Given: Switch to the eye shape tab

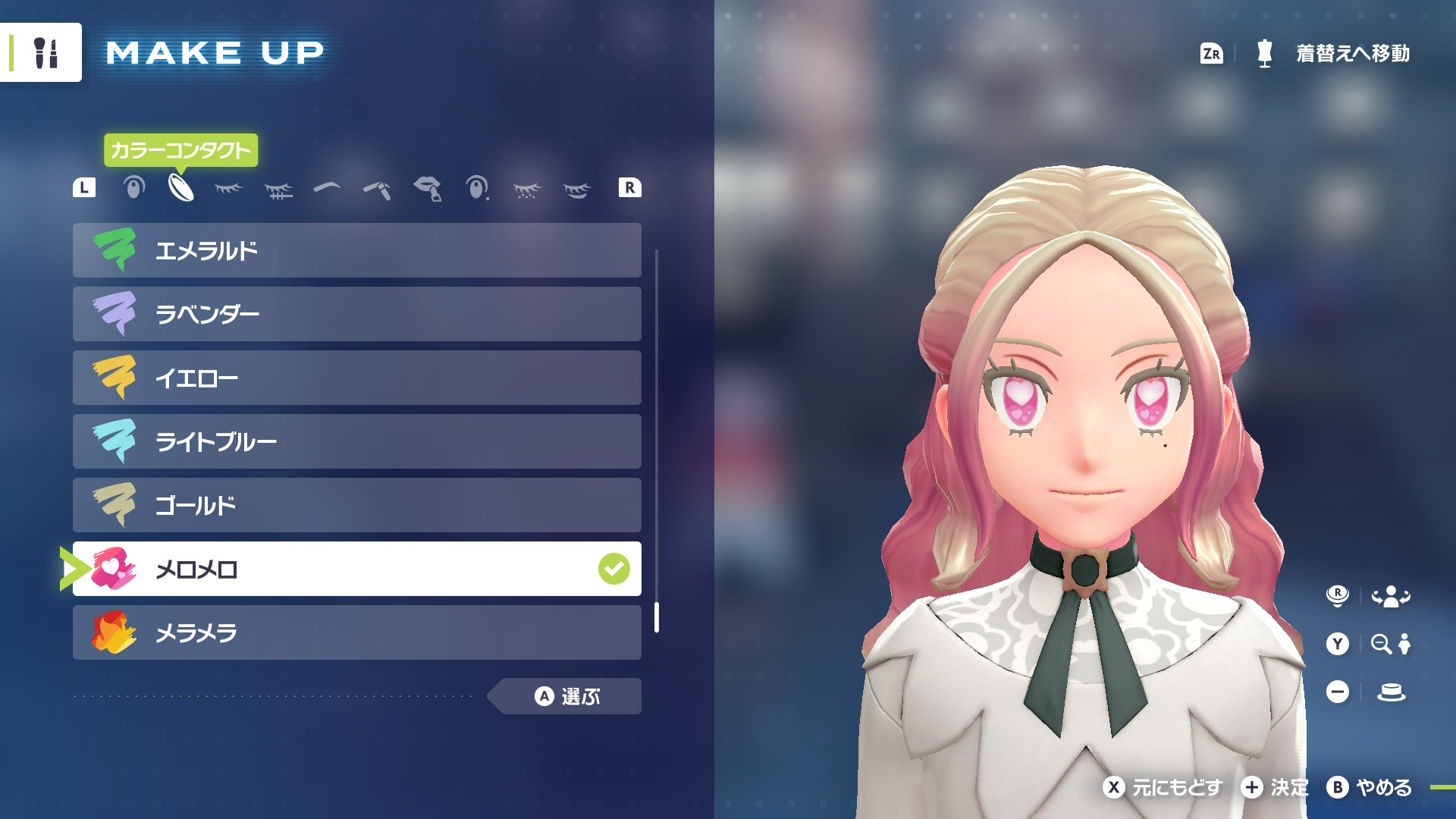Looking at the screenshot, I should pos(134,187).
